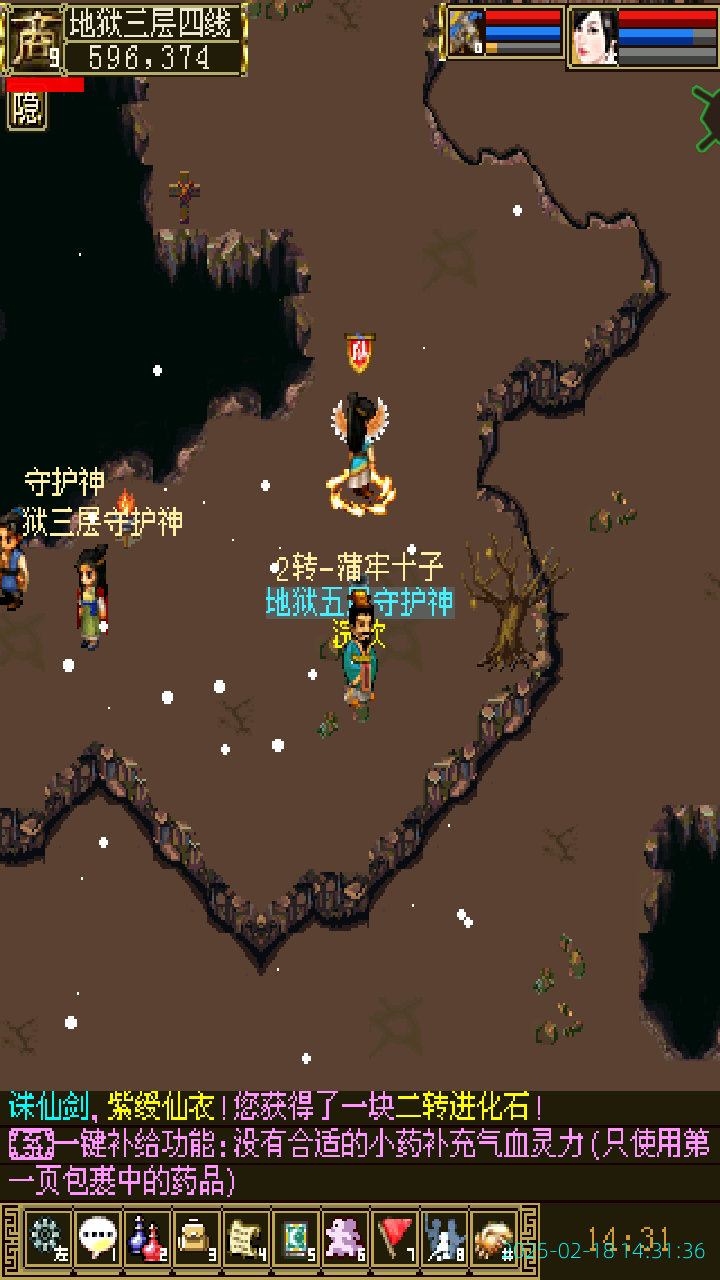Screen dimensions: 720x1280
Task: Select the female character portrait
Action: click(593, 37)
